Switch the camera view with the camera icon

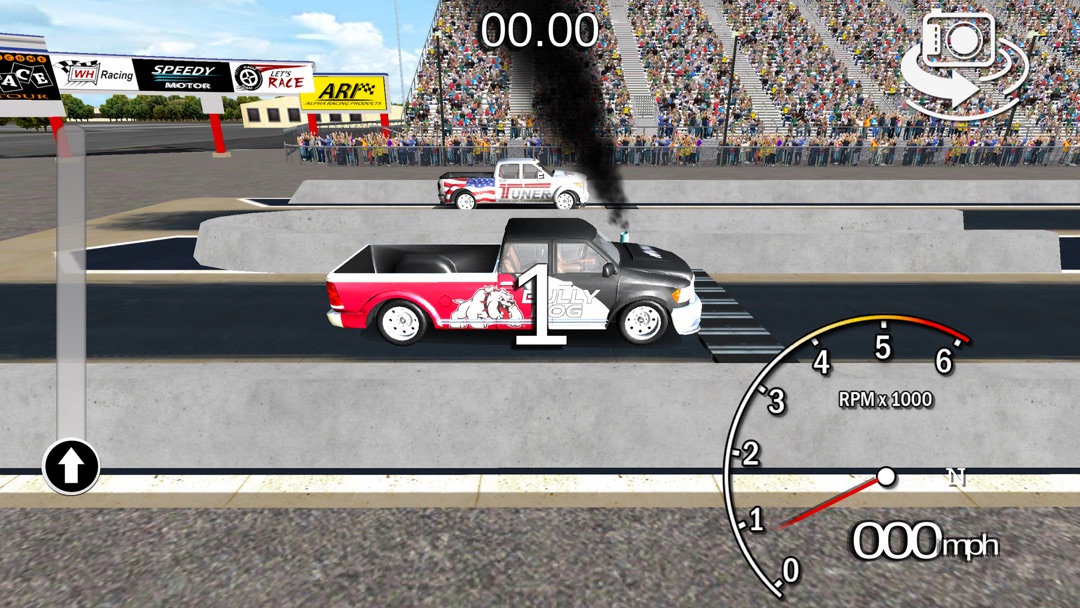(x=964, y=62)
